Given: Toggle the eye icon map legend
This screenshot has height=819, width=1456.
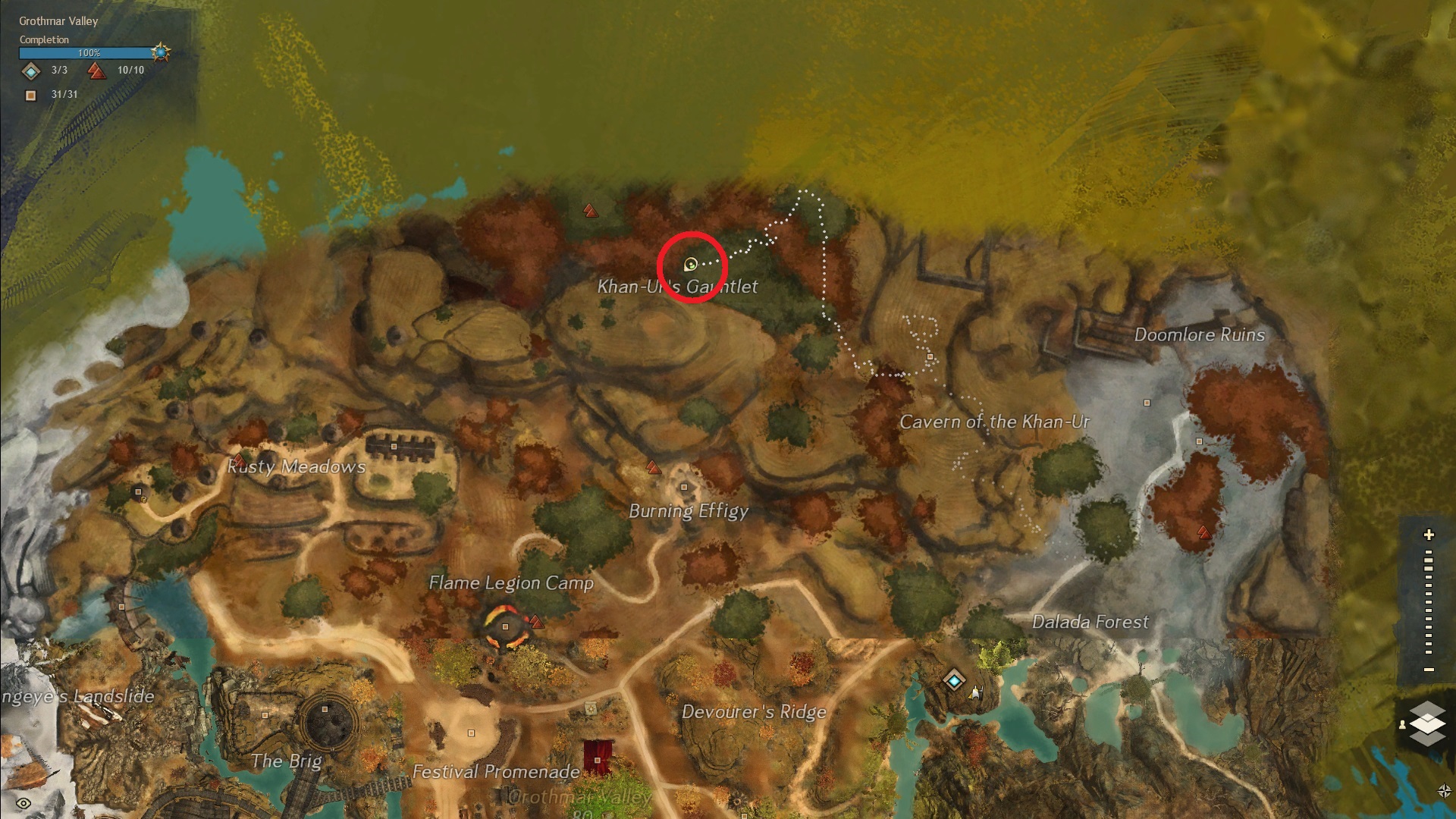Looking at the screenshot, I should 24,803.
